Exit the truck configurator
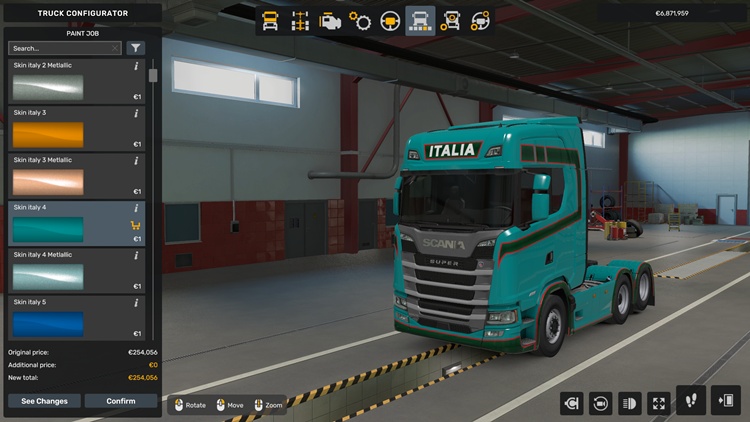Screen dimensions: 750x422 click(x=725, y=400)
